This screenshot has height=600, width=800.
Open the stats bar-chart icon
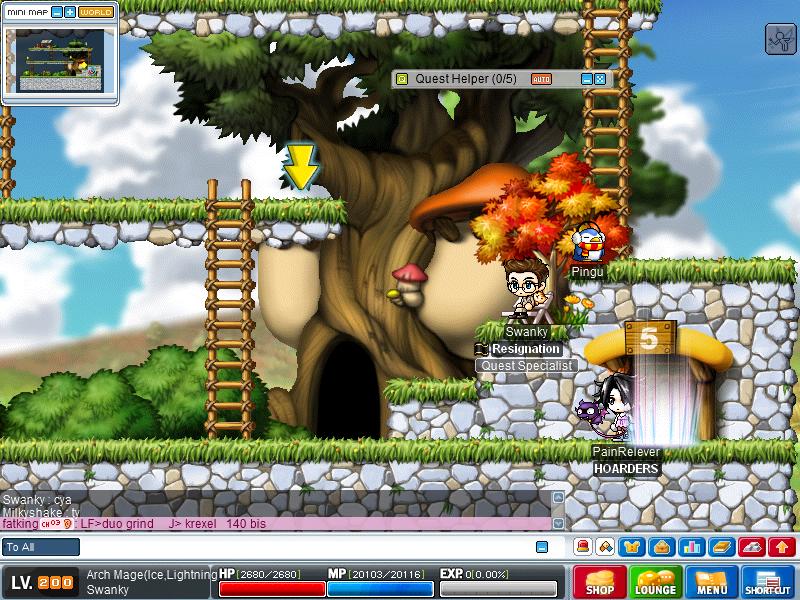pyautogui.click(x=690, y=547)
